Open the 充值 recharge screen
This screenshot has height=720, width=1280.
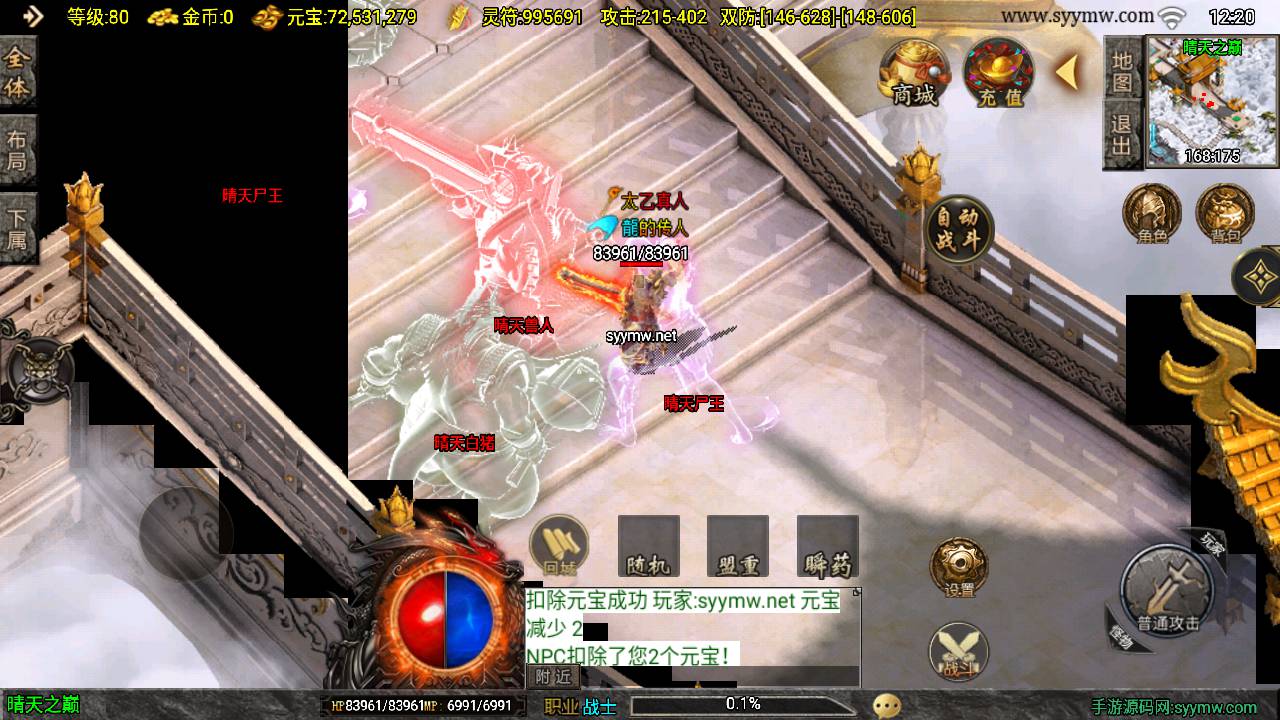point(999,73)
